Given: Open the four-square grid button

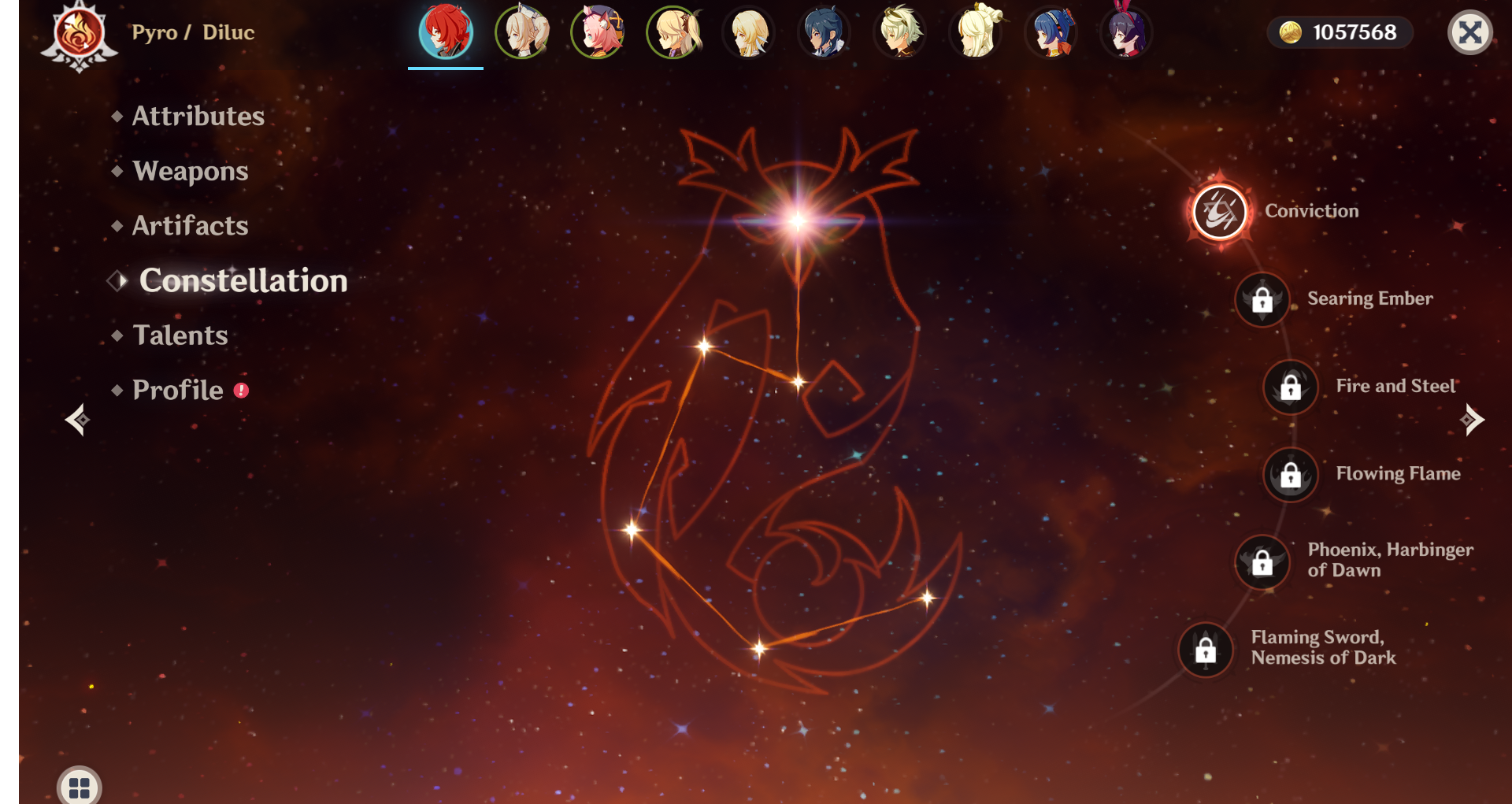Looking at the screenshot, I should [x=80, y=787].
